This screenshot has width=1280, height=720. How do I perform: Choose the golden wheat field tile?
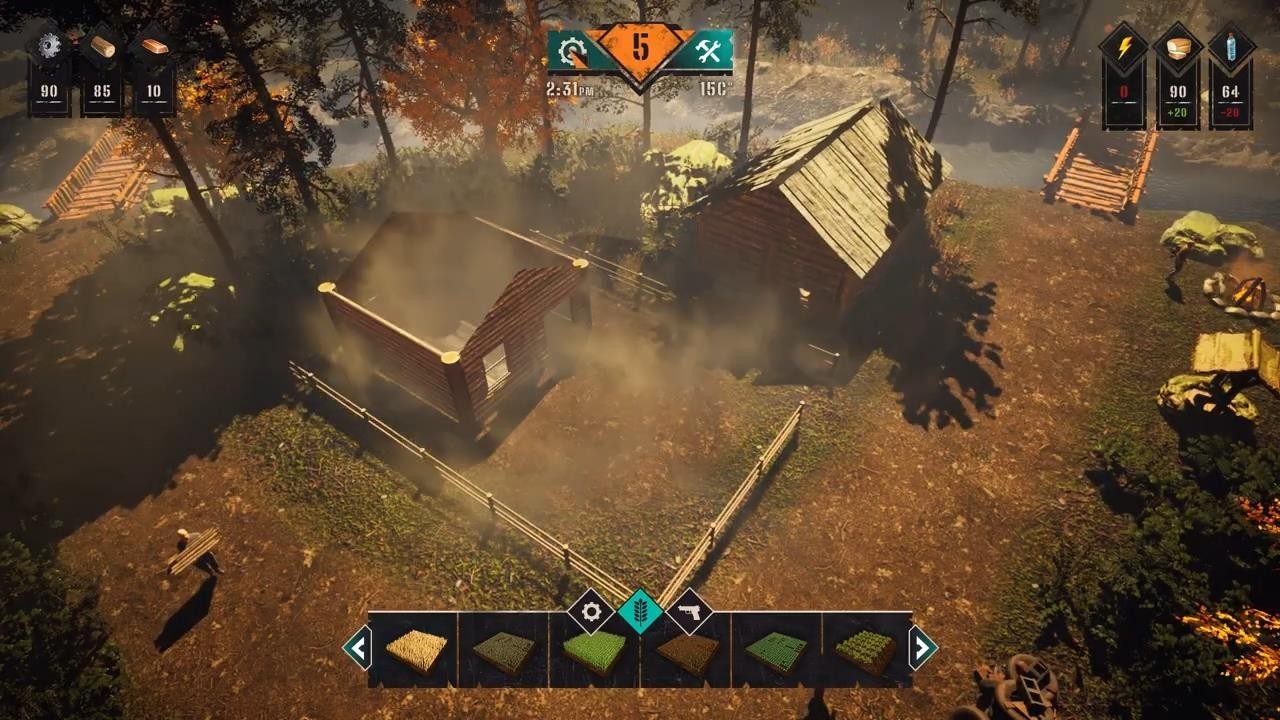[414, 651]
